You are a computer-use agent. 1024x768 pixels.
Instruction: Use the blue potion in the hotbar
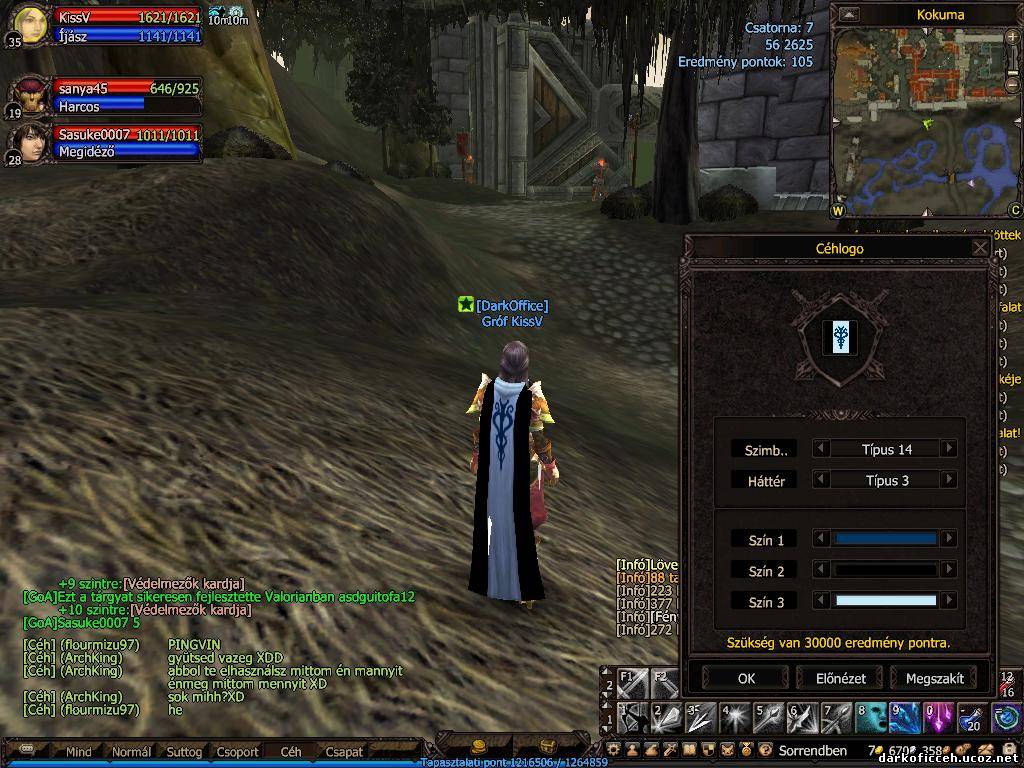972,717
